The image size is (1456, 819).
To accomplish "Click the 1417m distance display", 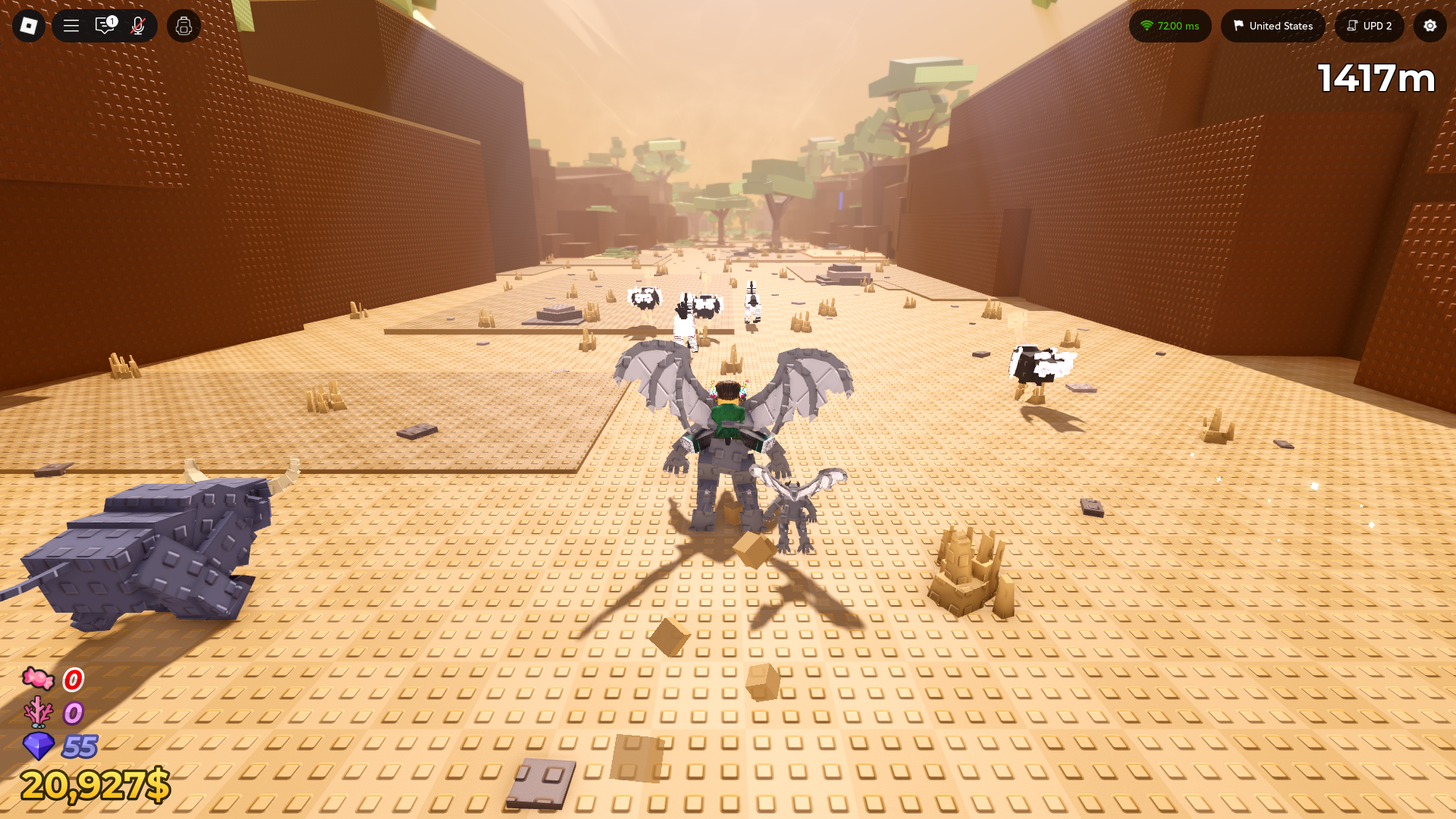I will click(1377, 77).
